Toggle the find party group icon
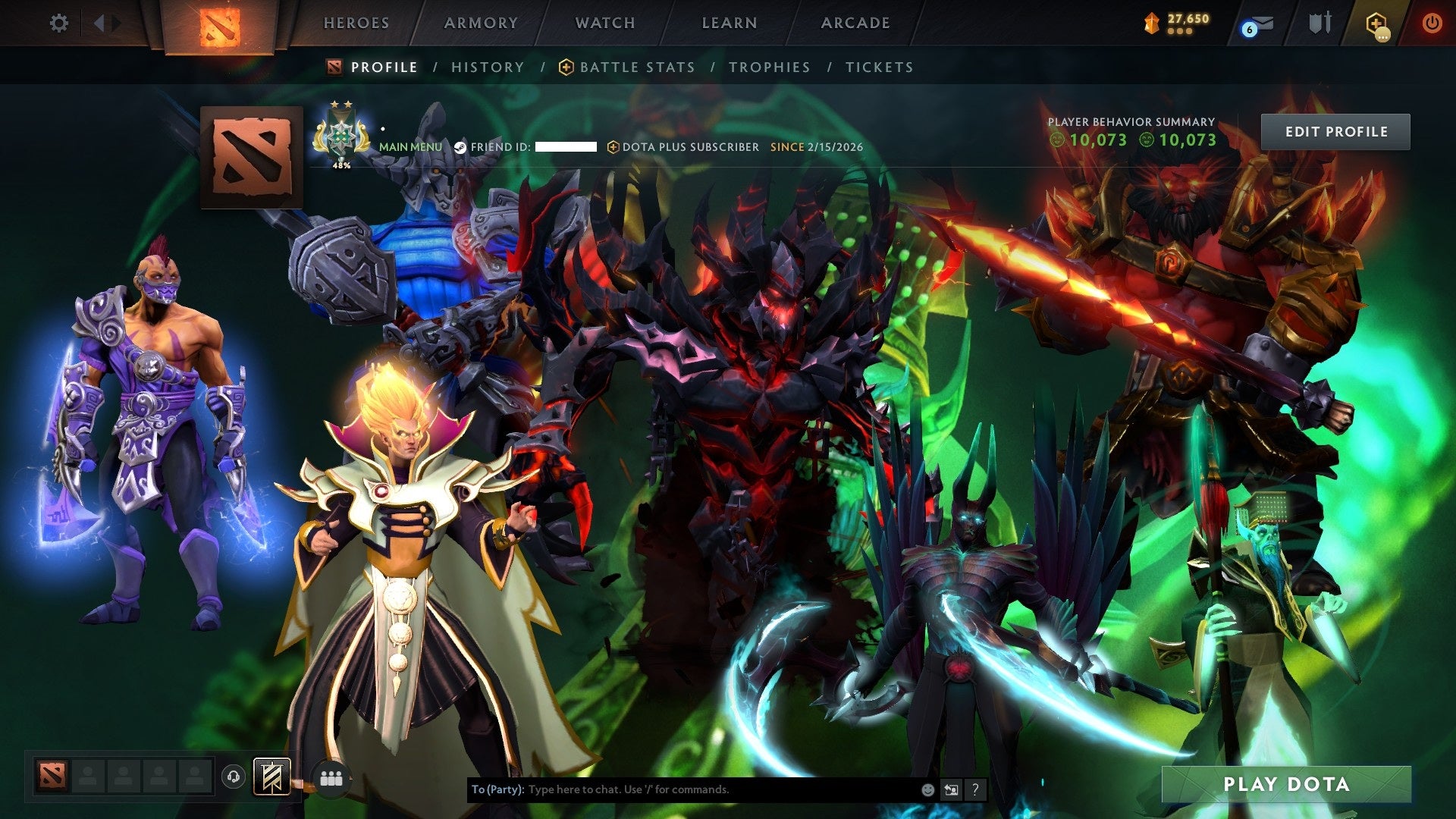The width and height of the screenshot is (1456, 819). [331, 777]
